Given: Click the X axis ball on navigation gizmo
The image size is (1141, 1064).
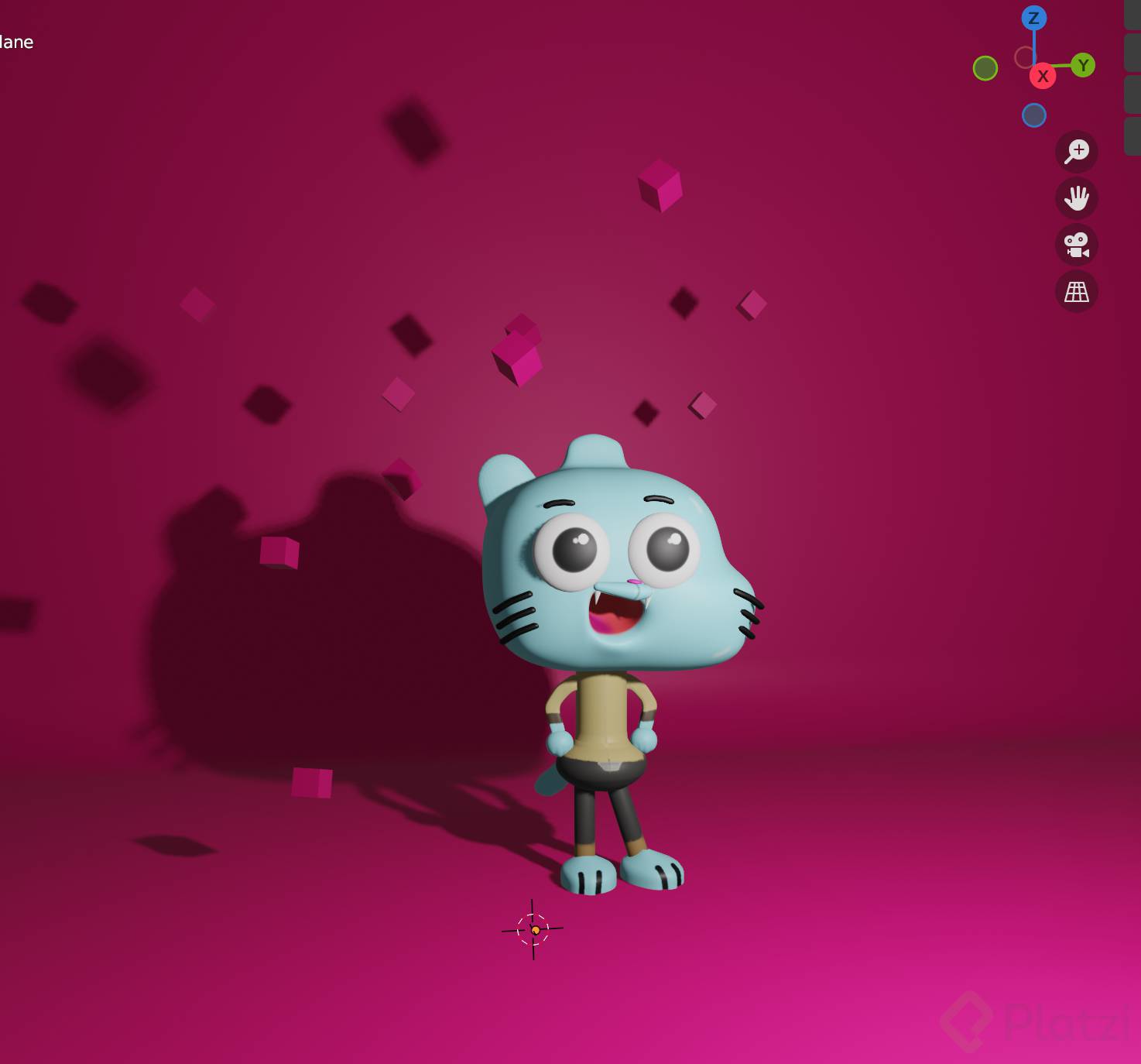Looking at the screenshot, I should pos(1043,77).
